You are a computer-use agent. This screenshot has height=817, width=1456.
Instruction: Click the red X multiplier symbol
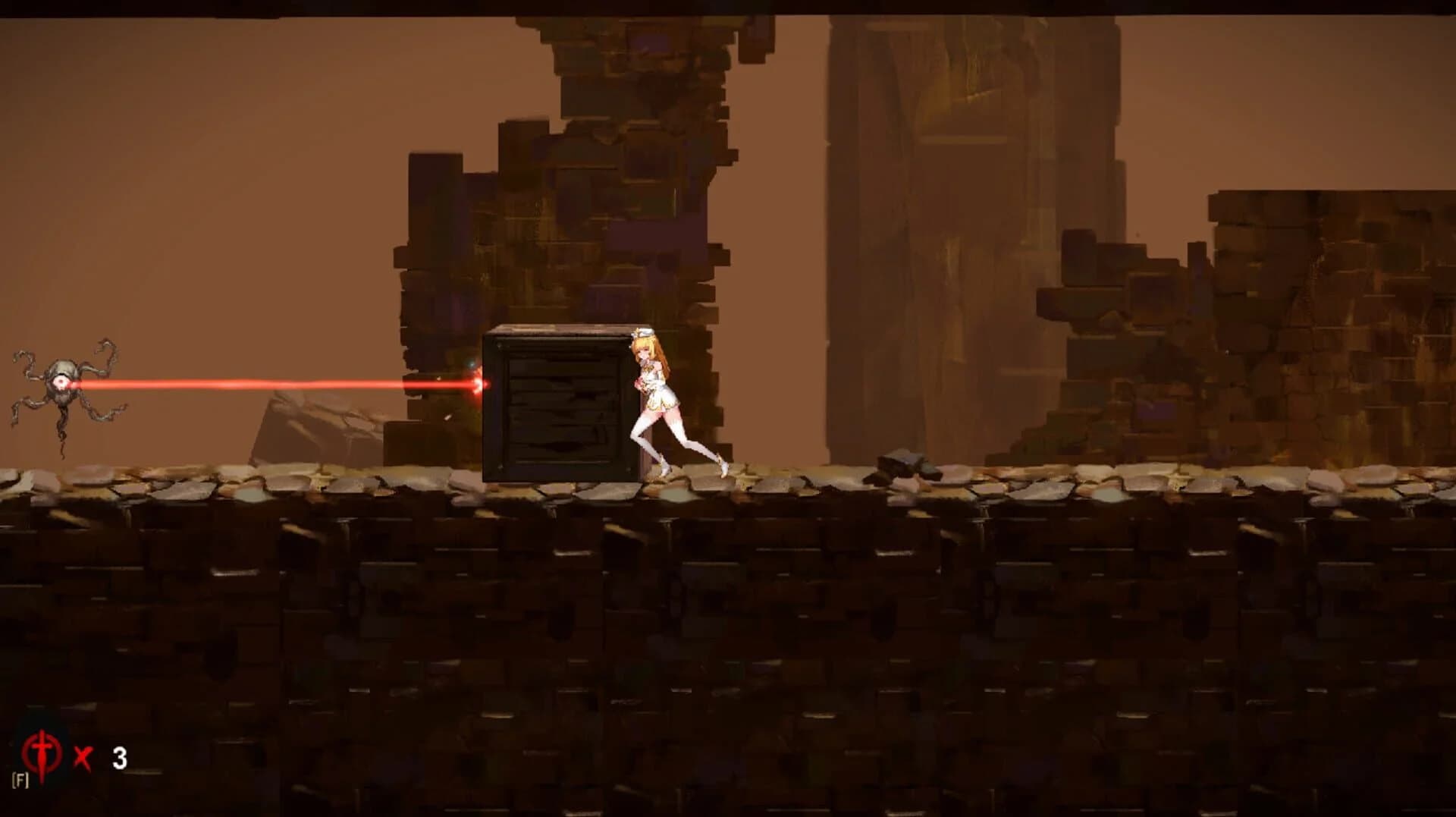tap(82, 755)
